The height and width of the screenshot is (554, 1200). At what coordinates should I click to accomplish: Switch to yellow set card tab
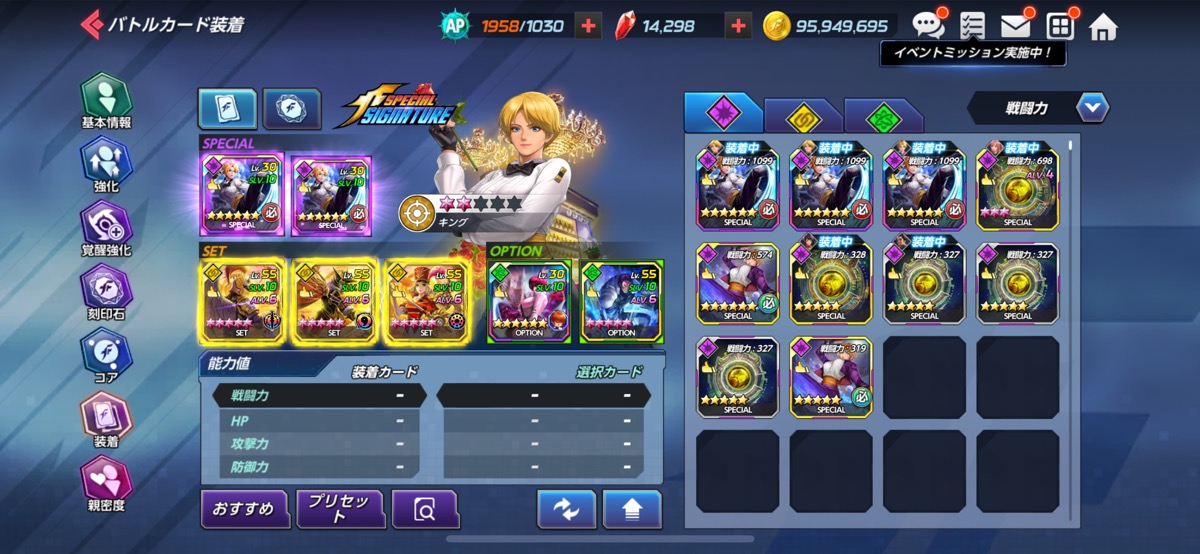pos(802,116)
